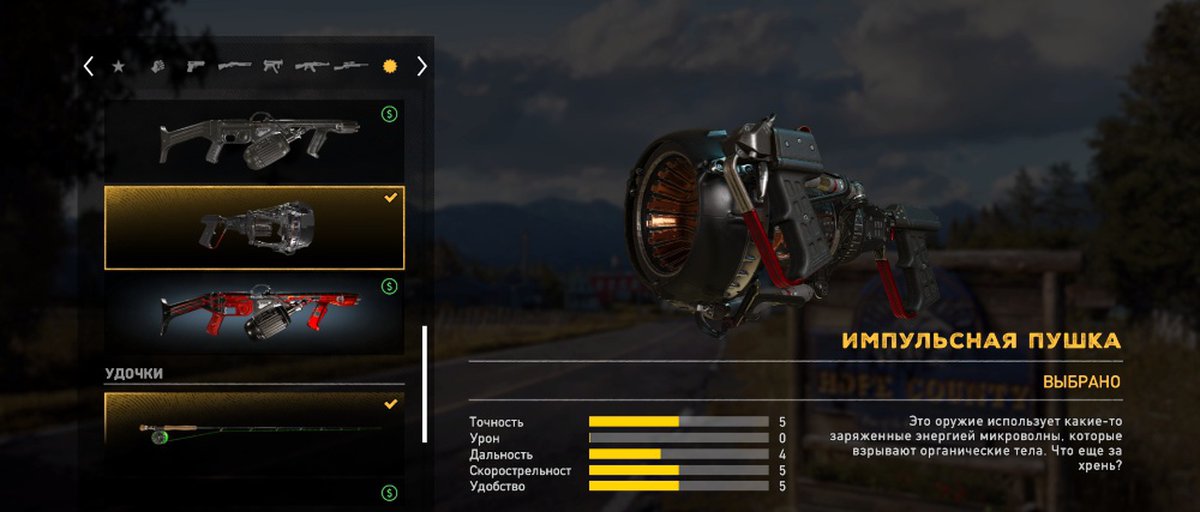Open the star favorites category tab
The width and height of the screenshot is (1200, 512).
tap(118, 67)
